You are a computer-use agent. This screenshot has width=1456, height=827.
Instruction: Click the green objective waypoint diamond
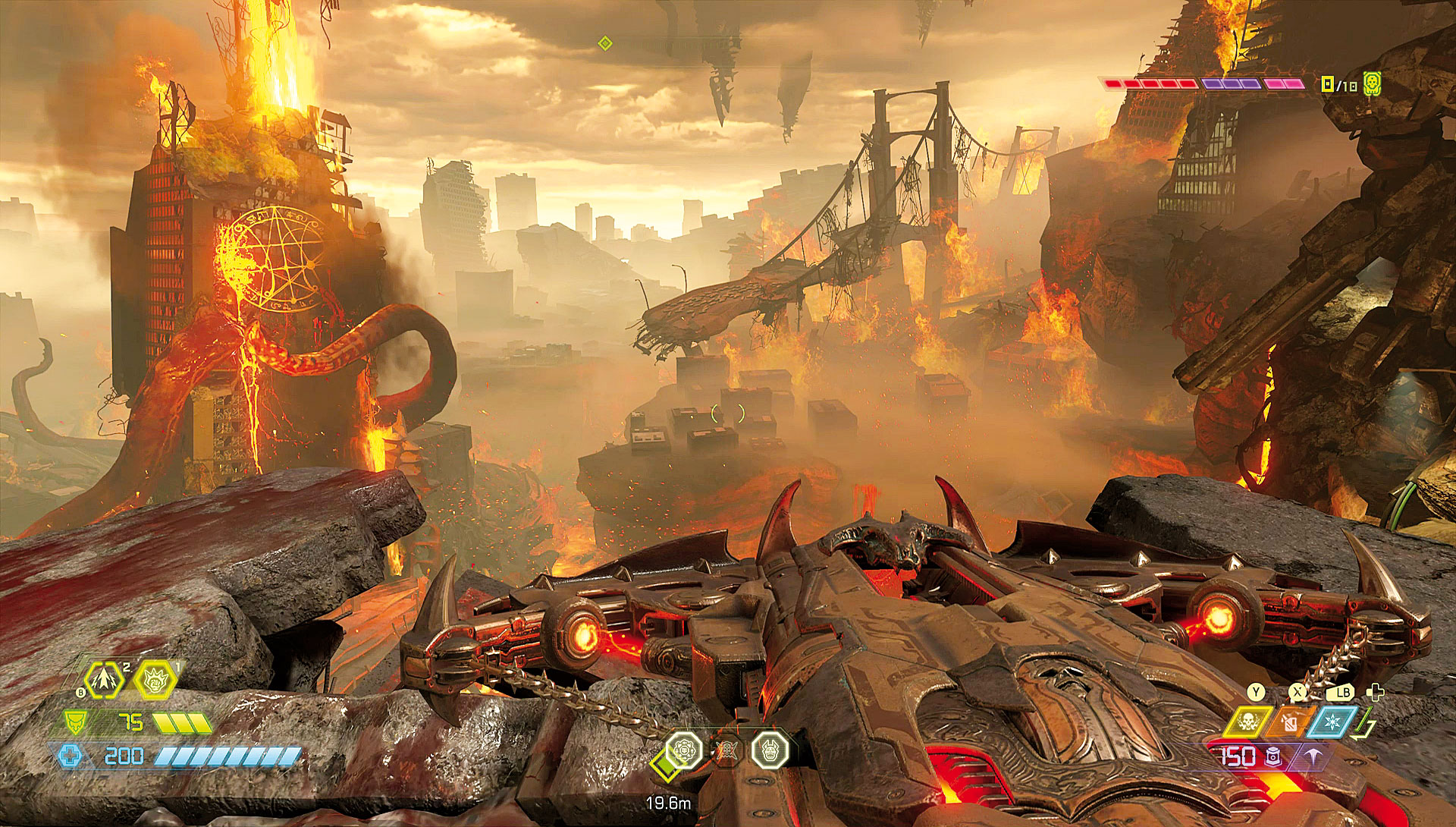pyautogui.click(x=604, y=43)
